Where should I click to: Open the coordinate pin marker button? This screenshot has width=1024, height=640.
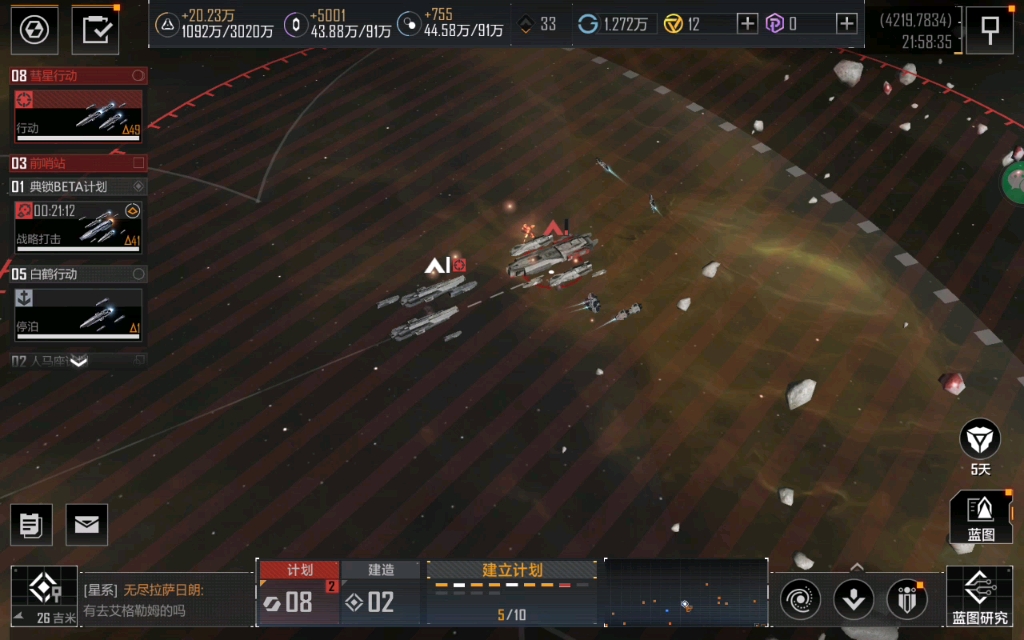[x=990, y=29]
